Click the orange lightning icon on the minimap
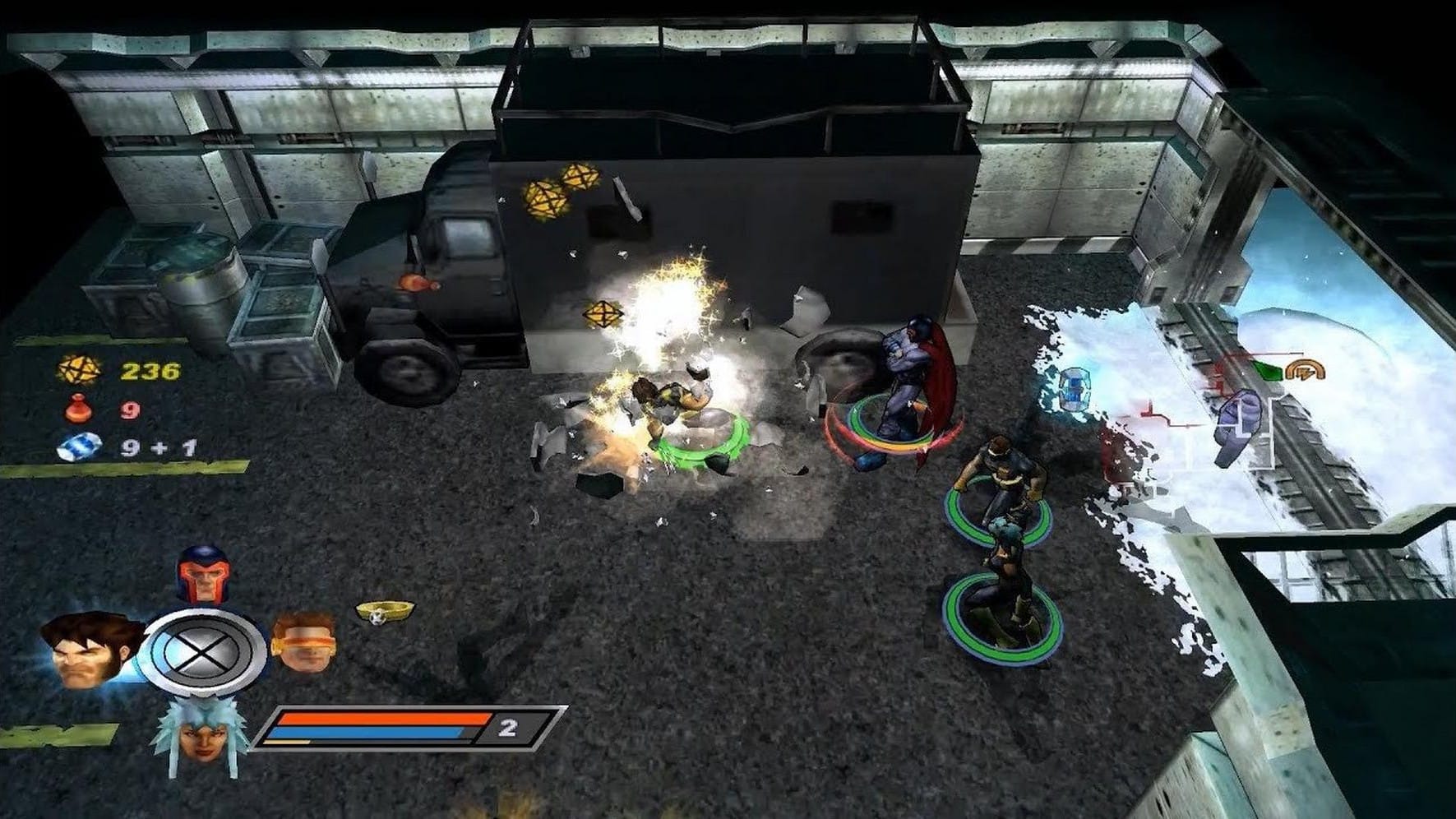This screenshot has height=819, width=1456. (1306, 370)
